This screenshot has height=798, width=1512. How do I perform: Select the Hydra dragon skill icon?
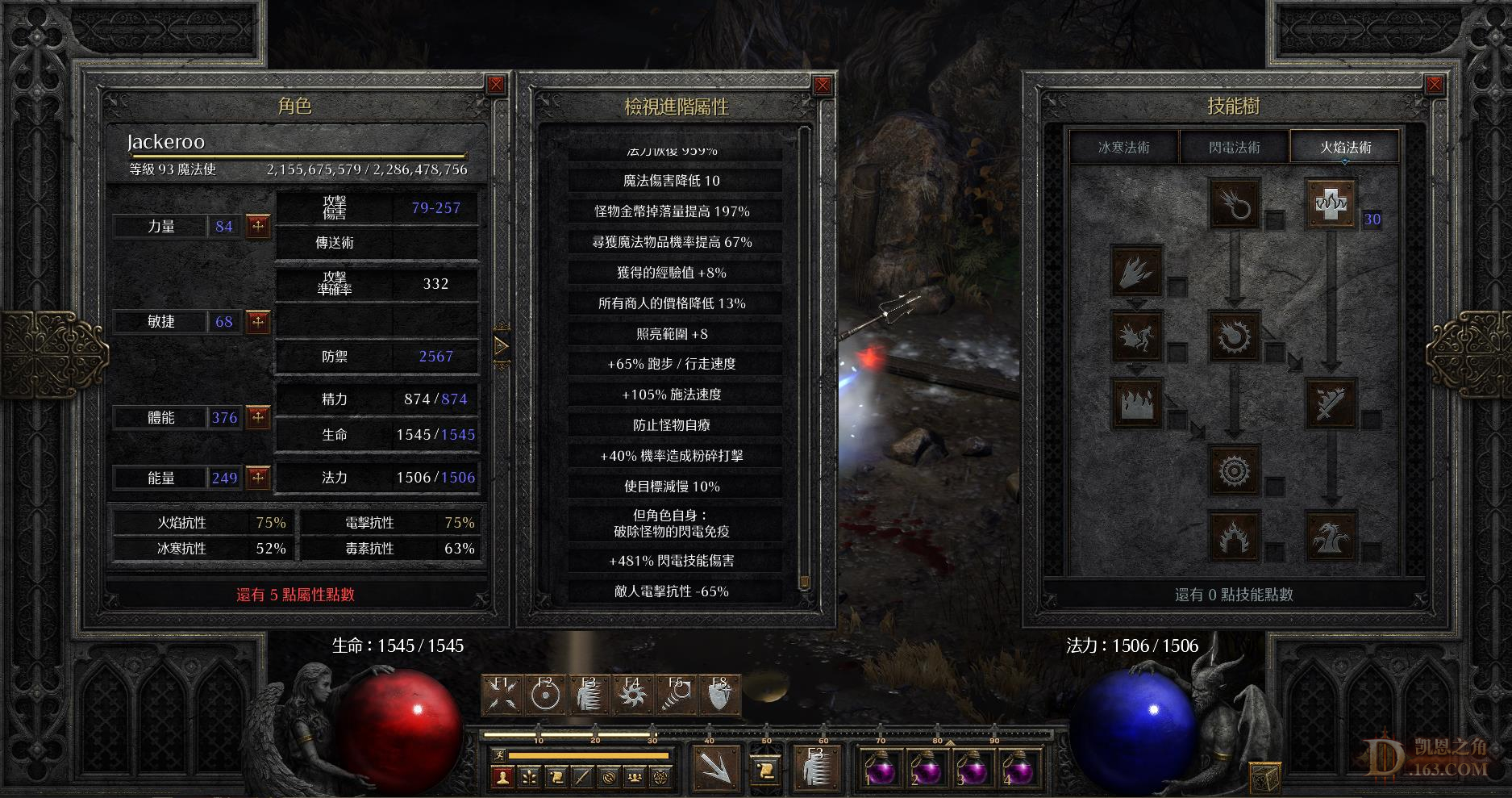click(x=1331, y=536)
